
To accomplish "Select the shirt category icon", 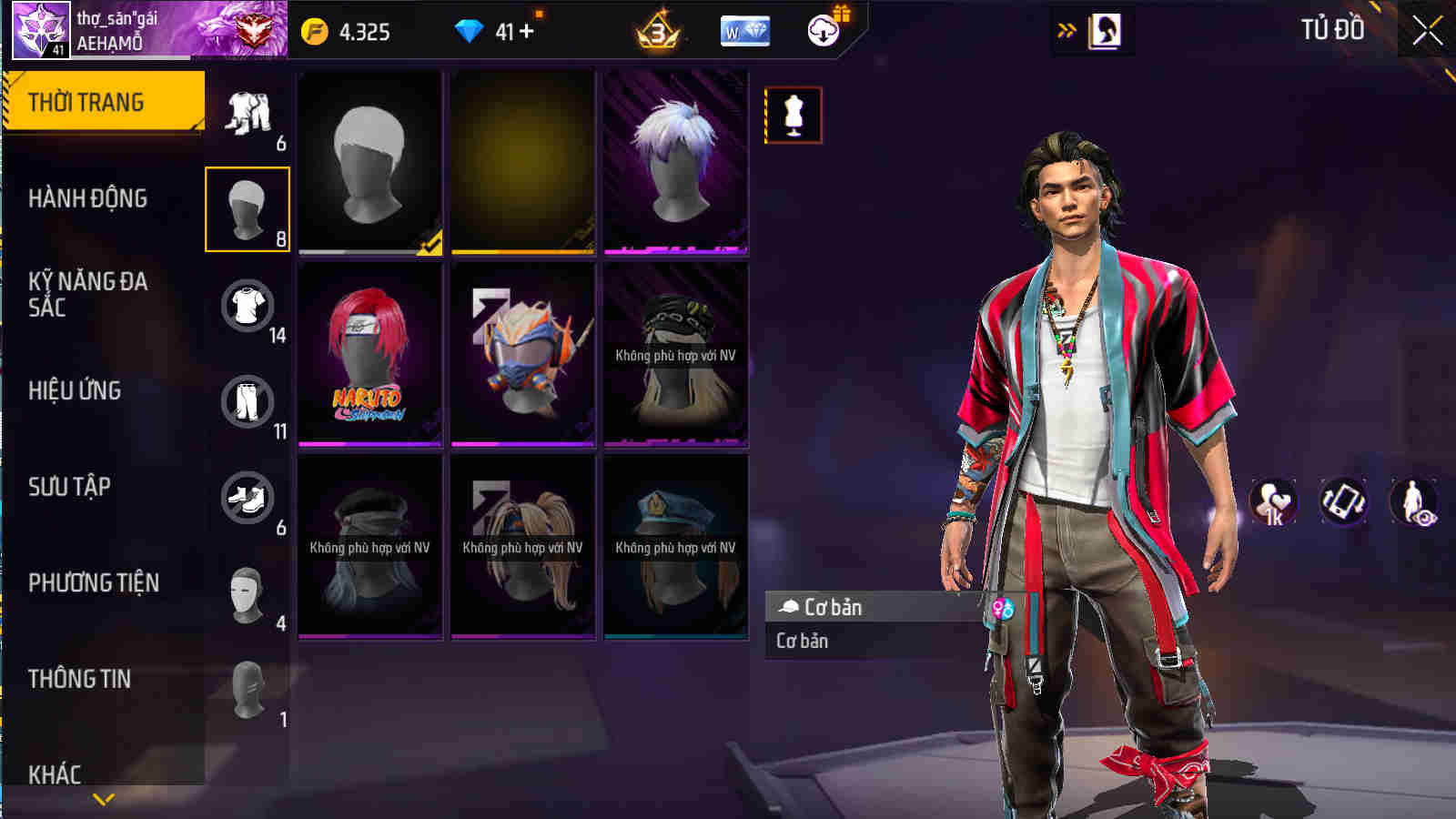I will (248, 305).
